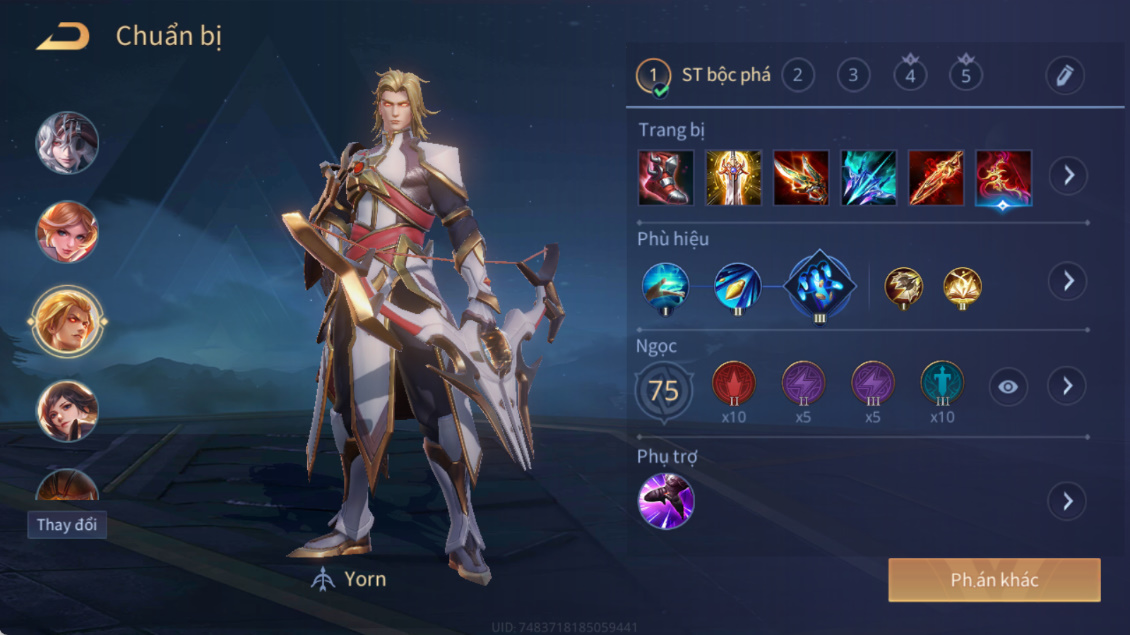Open the Phụ trợ arrow button
Viewport: 1130px width, 635px height.
1068,501
